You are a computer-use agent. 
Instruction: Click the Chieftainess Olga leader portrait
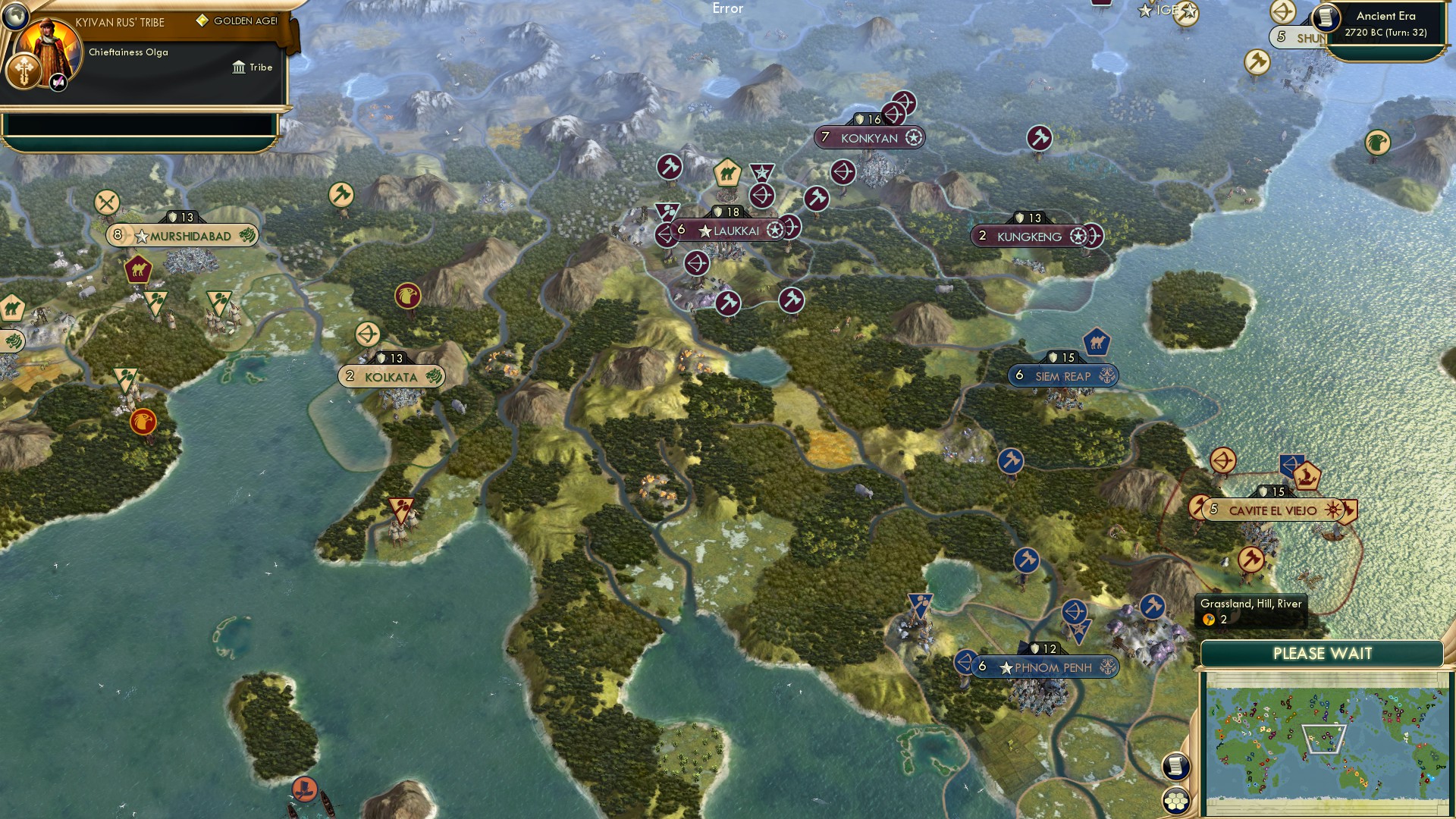click(48, 47)
